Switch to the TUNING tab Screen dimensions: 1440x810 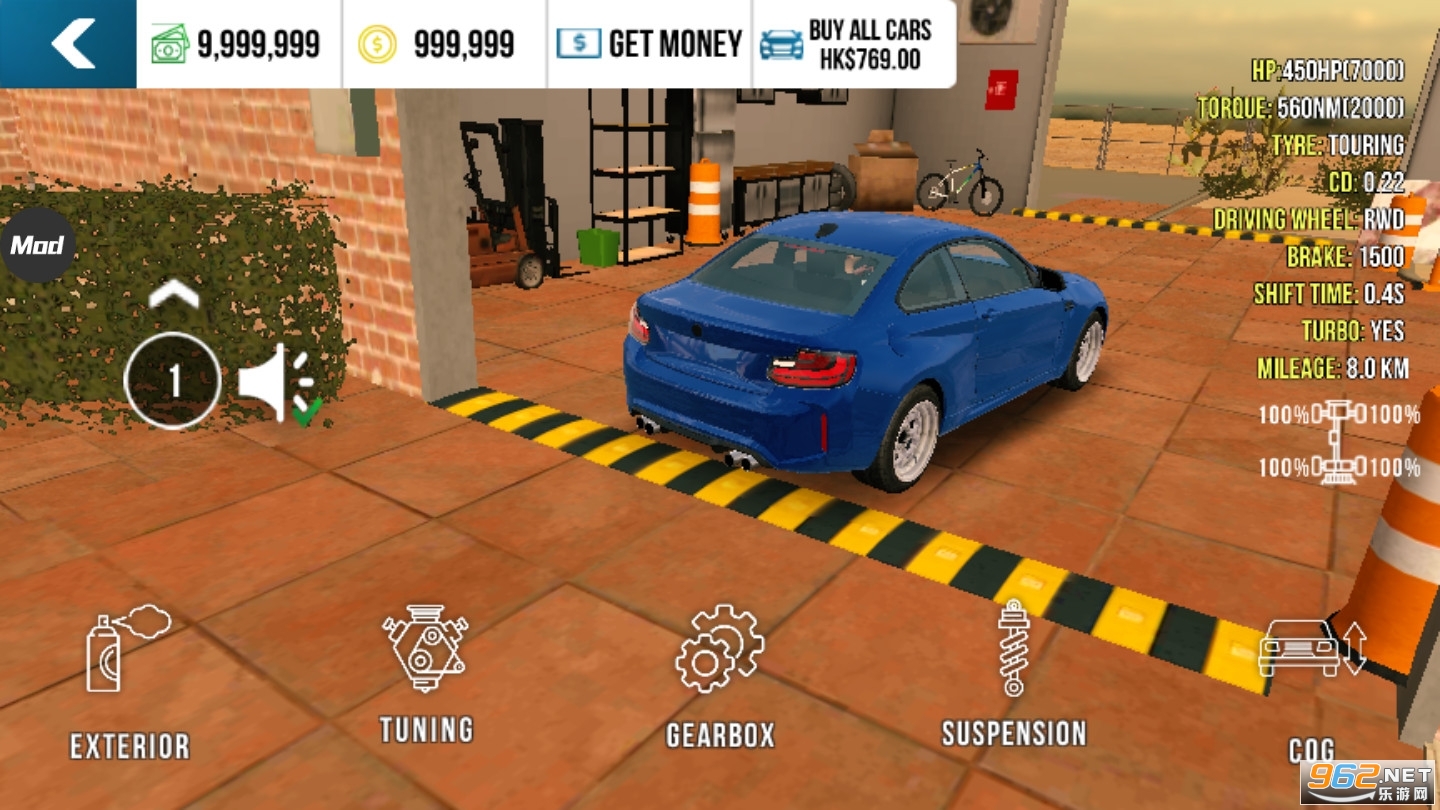click(426, 729)
